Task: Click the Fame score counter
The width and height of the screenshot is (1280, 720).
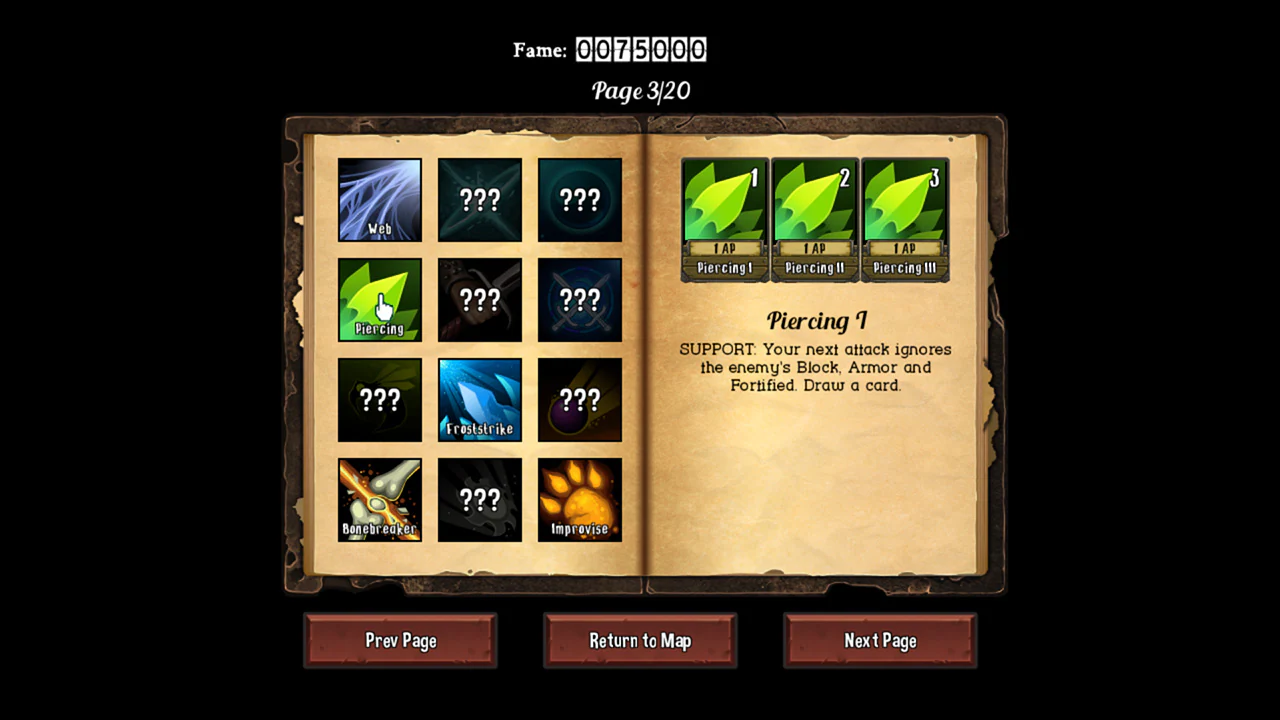Action: [x=641, y=49]
